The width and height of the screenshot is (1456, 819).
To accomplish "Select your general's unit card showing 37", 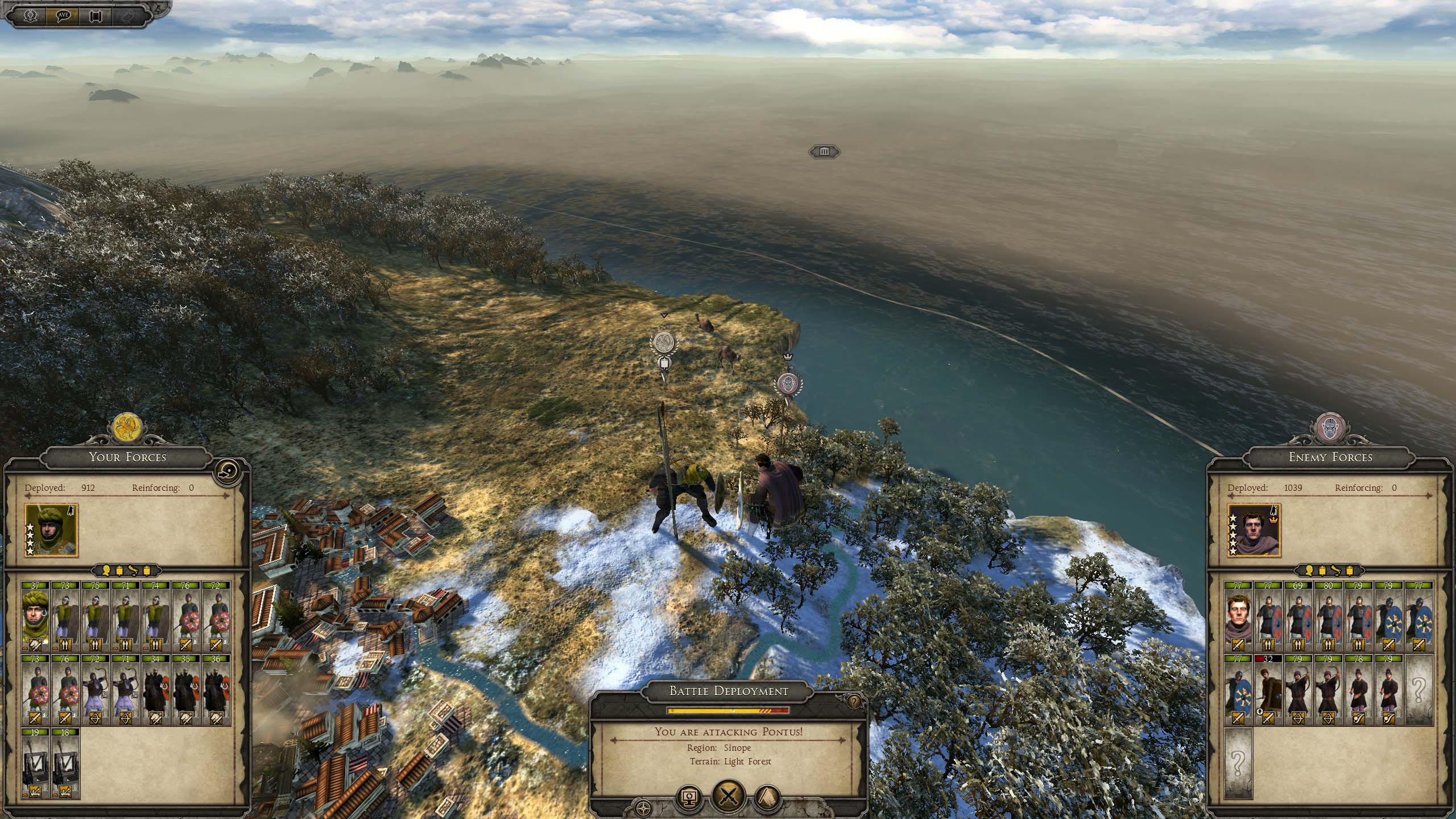I will pyautogui.click(x=36, y=617).
